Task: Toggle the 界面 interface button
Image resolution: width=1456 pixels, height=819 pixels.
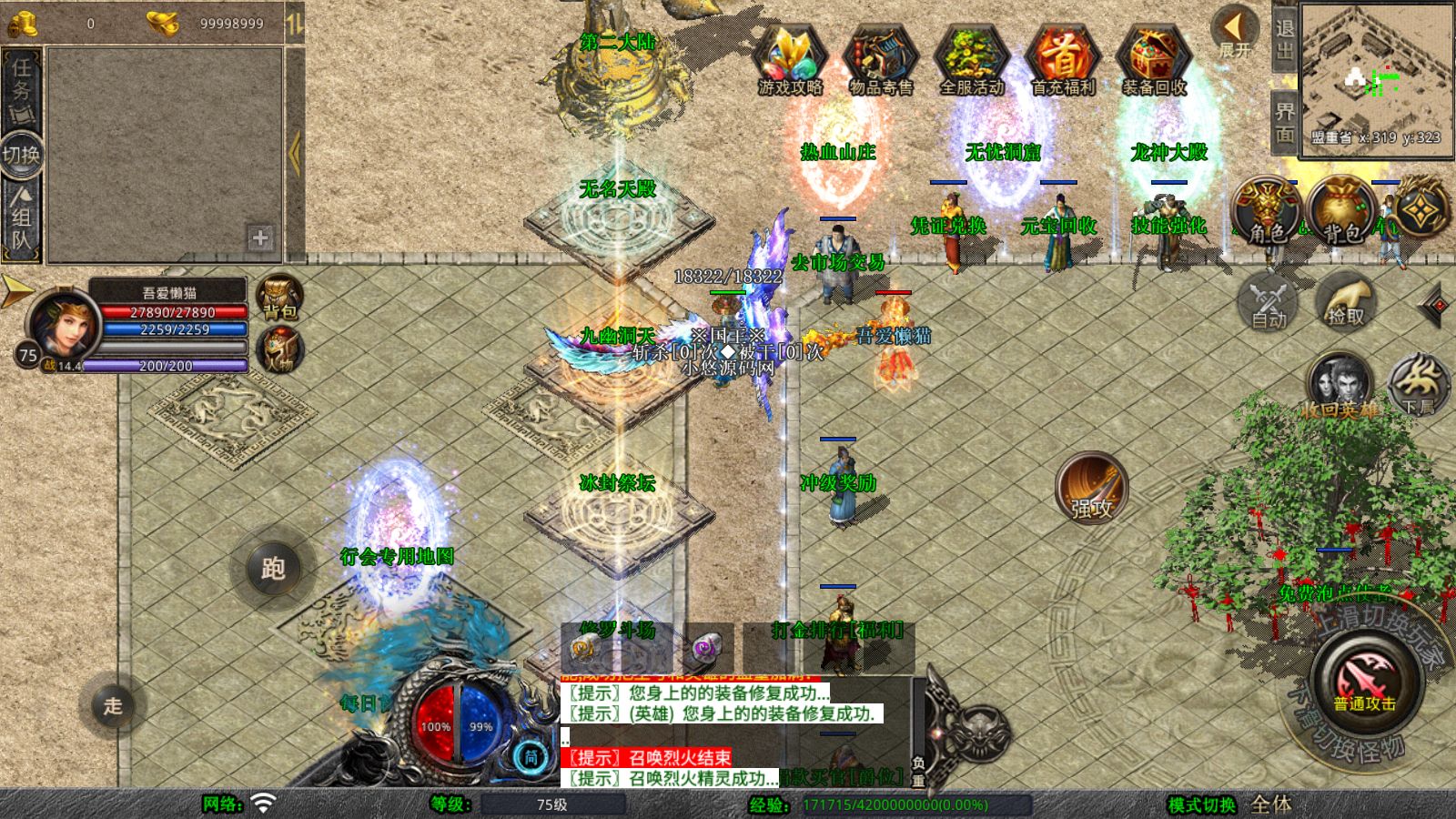Action: coord(1284,123)
